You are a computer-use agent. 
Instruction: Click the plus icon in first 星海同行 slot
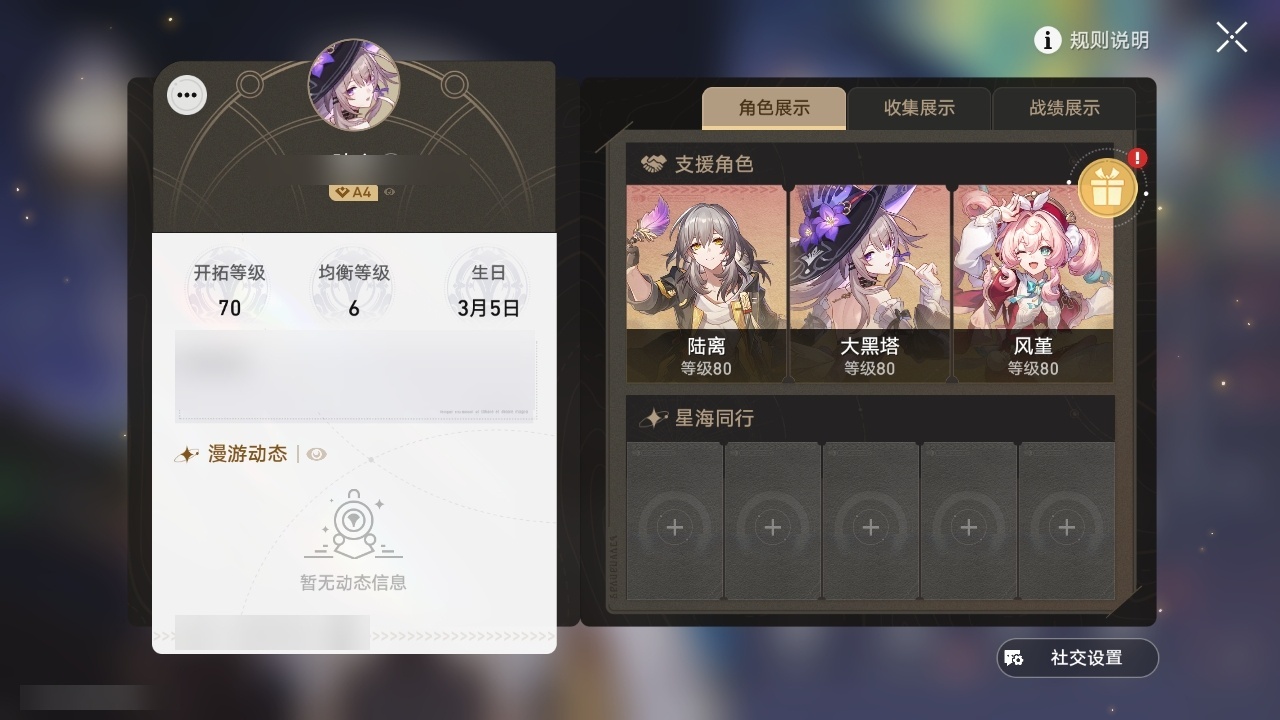click(x=675, y=526)
